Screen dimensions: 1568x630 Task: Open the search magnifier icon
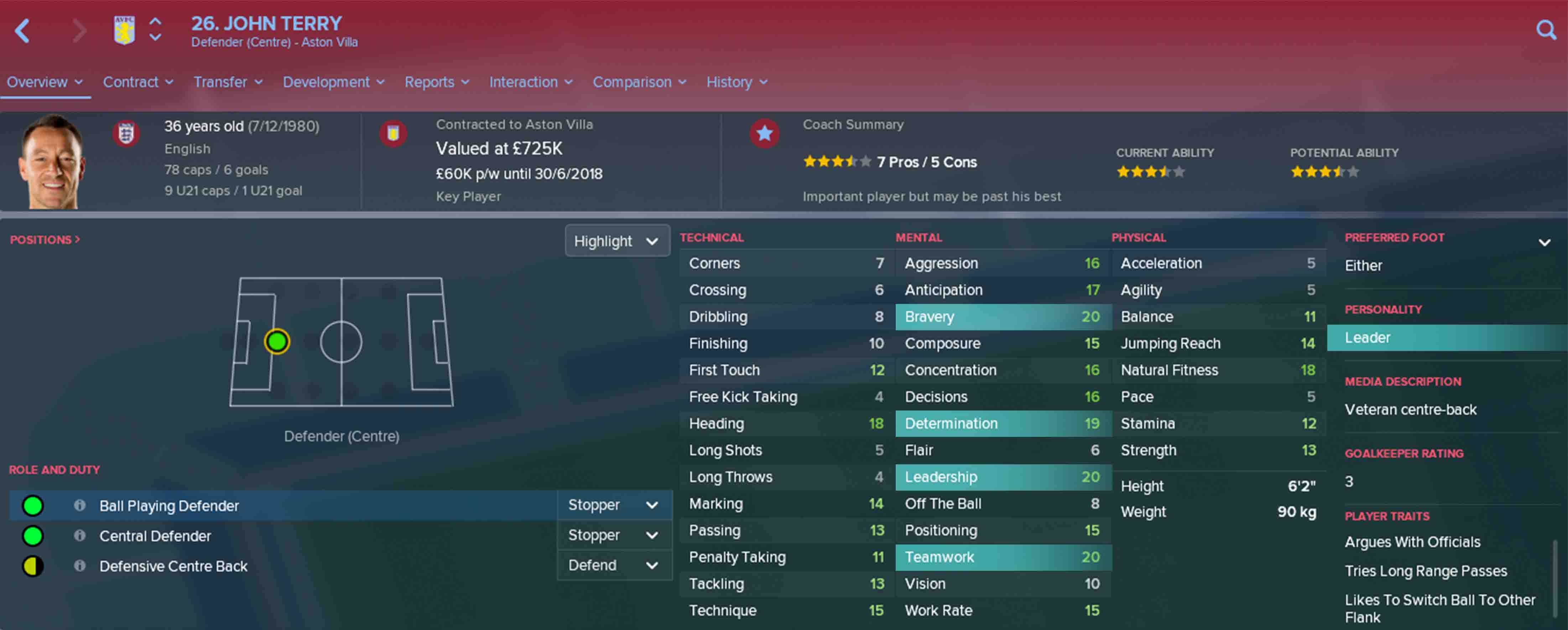[1546, 30]
